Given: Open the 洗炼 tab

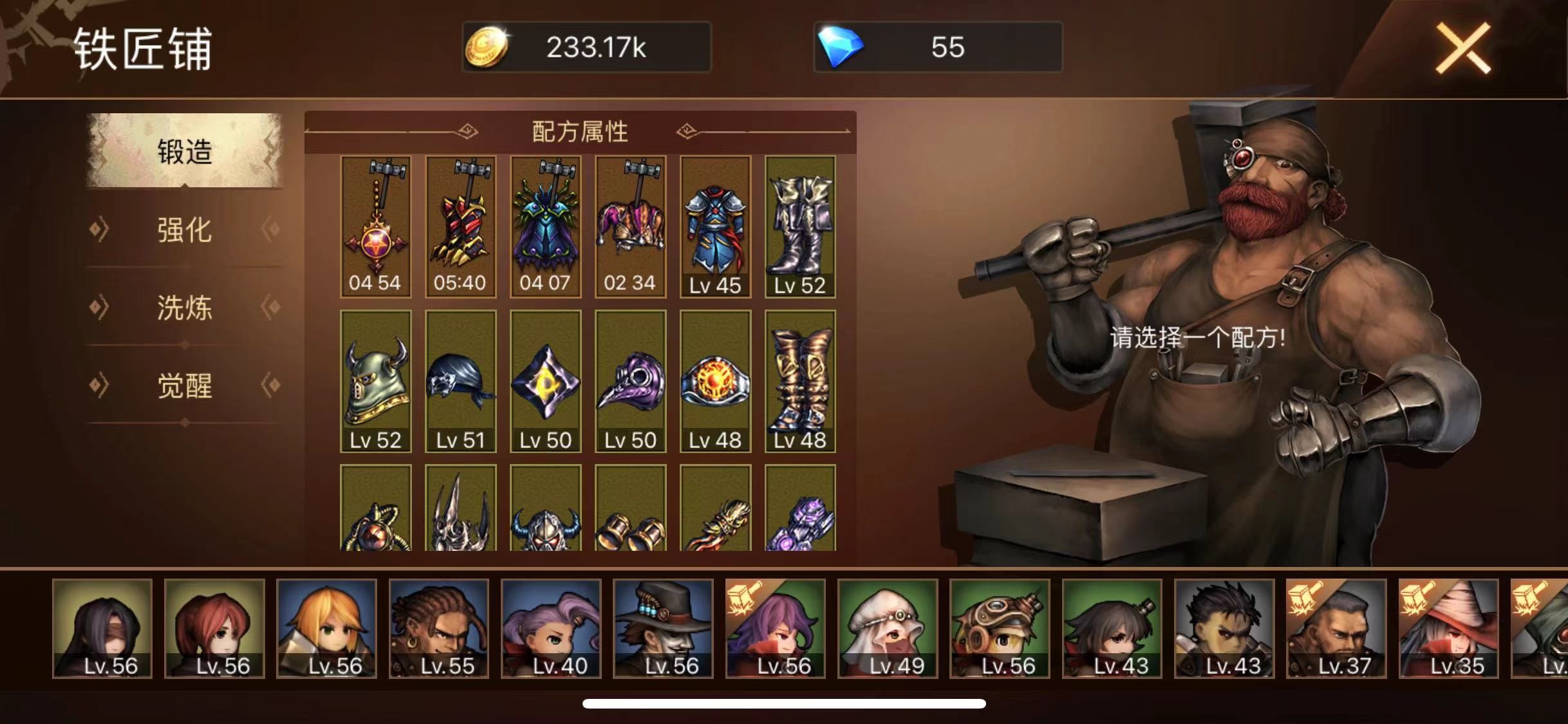Looking at the screenshot, I should pyautogui.click(x=185, y=308).
